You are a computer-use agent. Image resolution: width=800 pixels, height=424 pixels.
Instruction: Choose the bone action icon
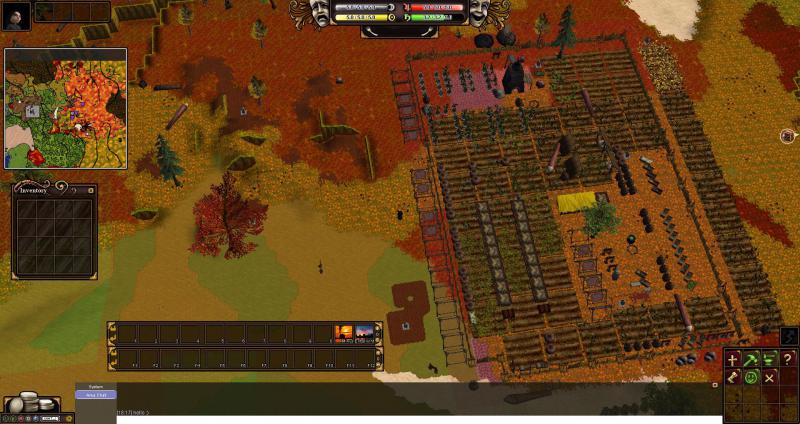pos(732,378)
